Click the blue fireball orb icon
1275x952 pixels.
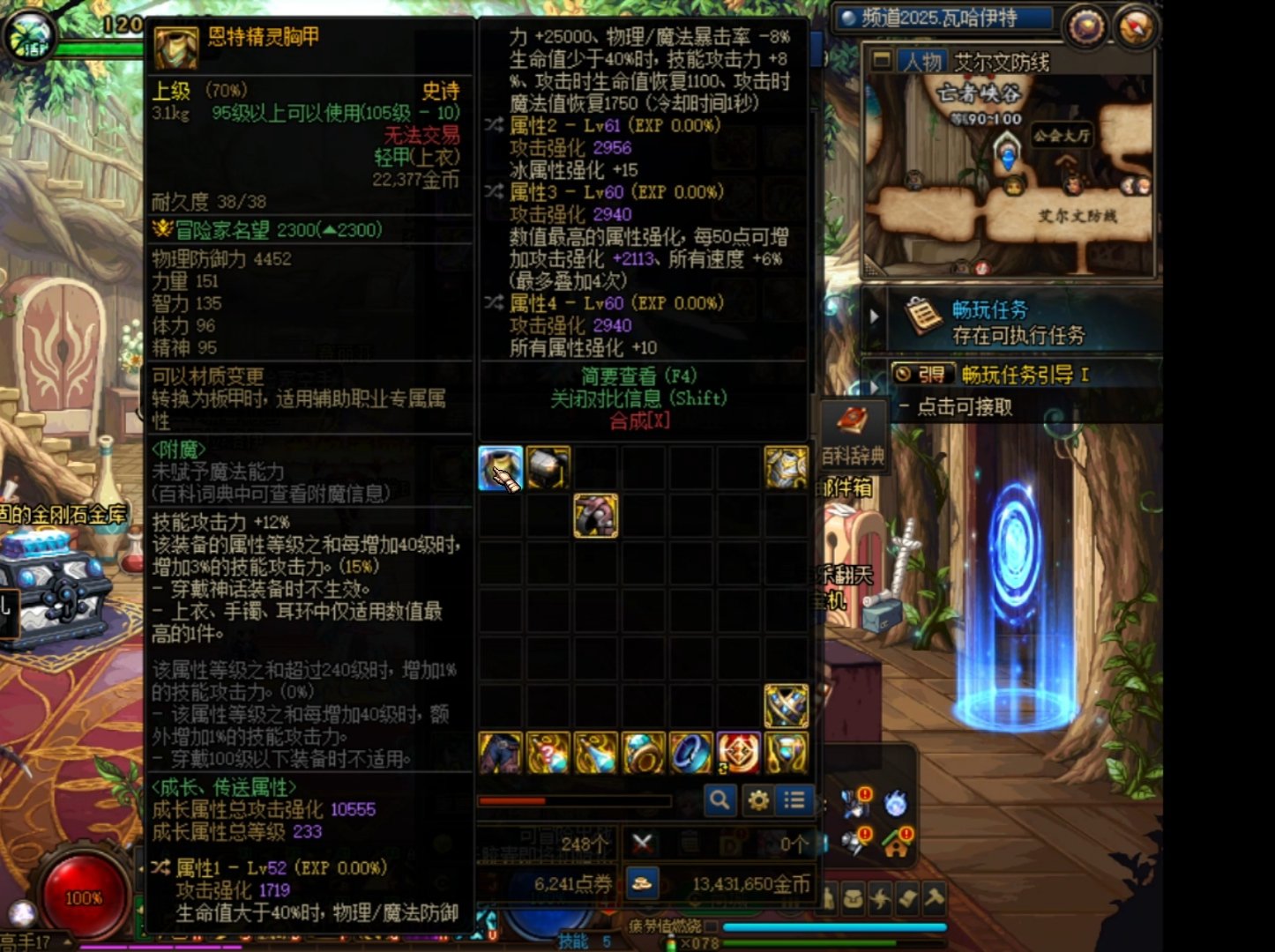point(896,804)
